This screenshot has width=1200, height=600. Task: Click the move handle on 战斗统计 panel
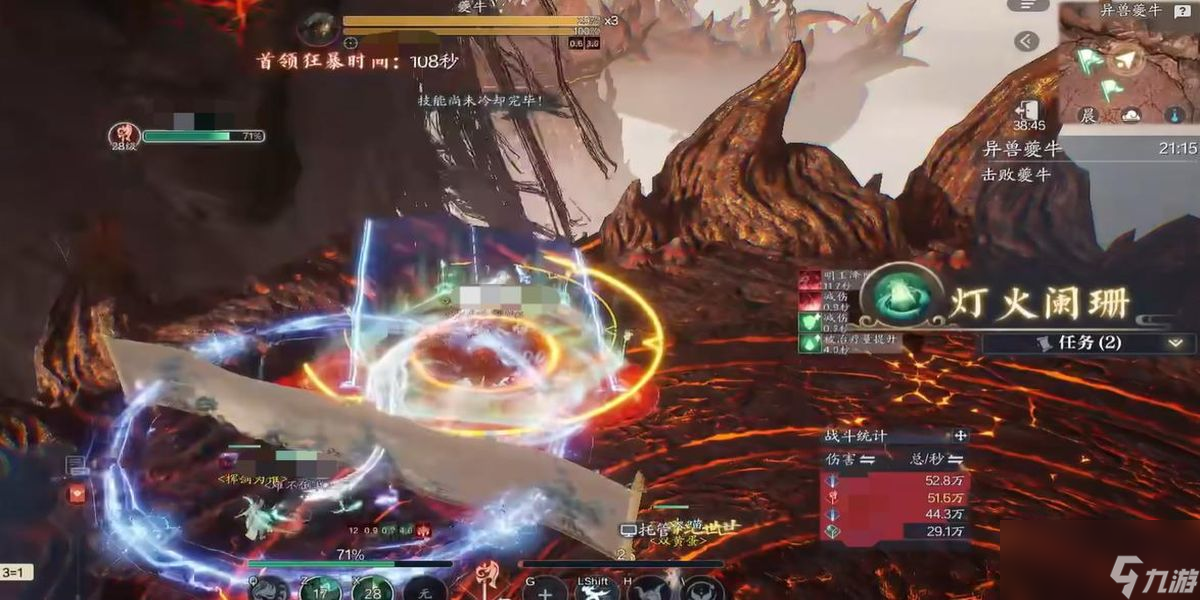point(960,436)
